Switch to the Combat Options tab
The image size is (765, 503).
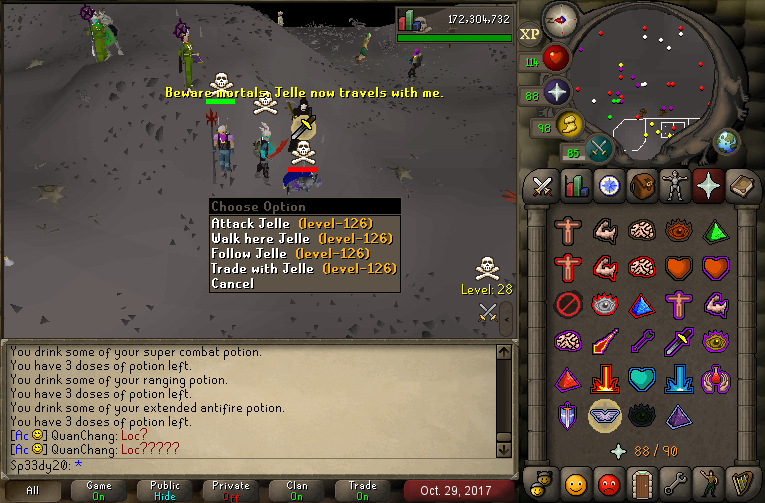pyautogui.click(x=541, y=186)
